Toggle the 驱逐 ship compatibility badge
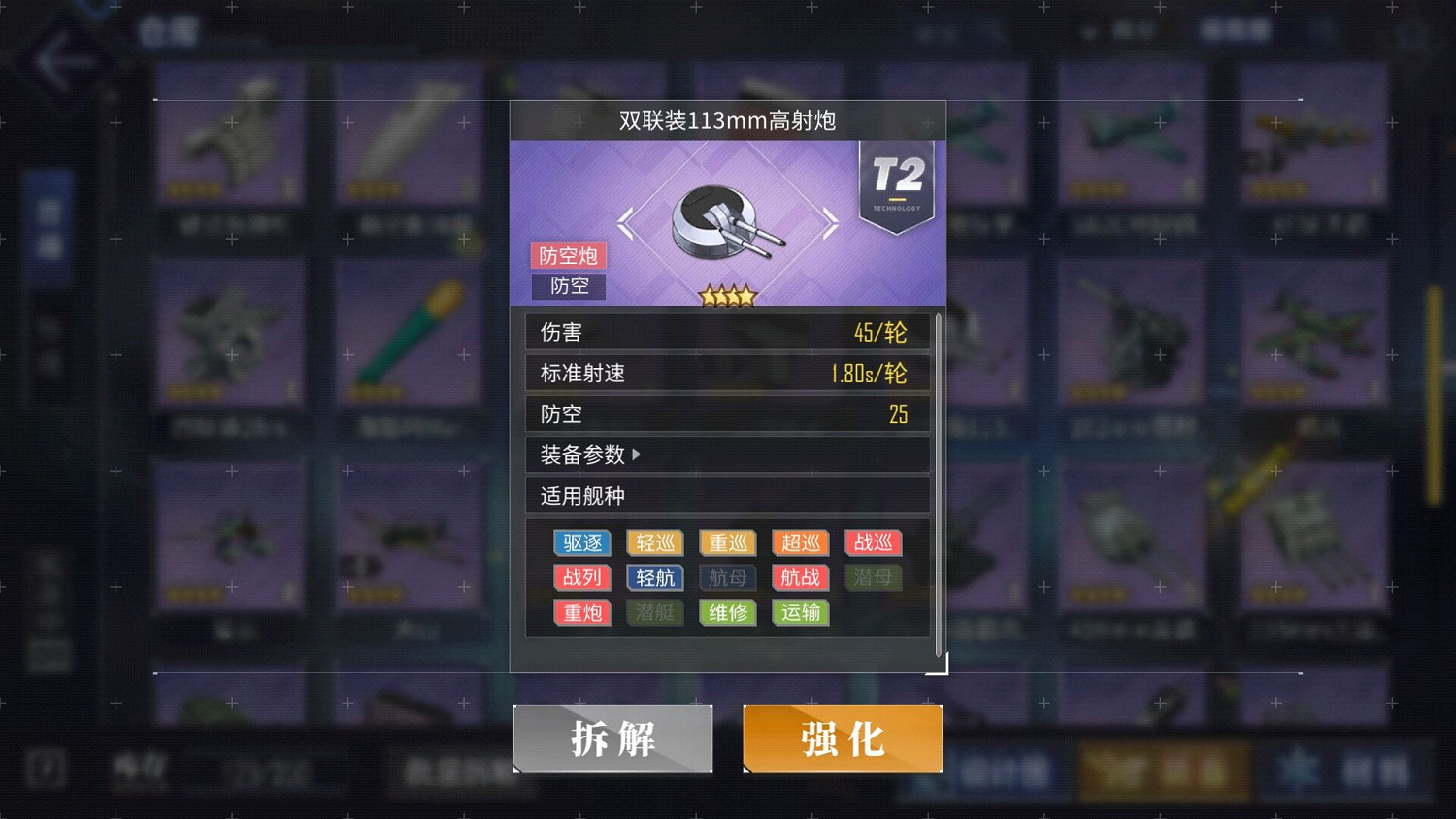The image size is (1456, 819). (581, 542)
